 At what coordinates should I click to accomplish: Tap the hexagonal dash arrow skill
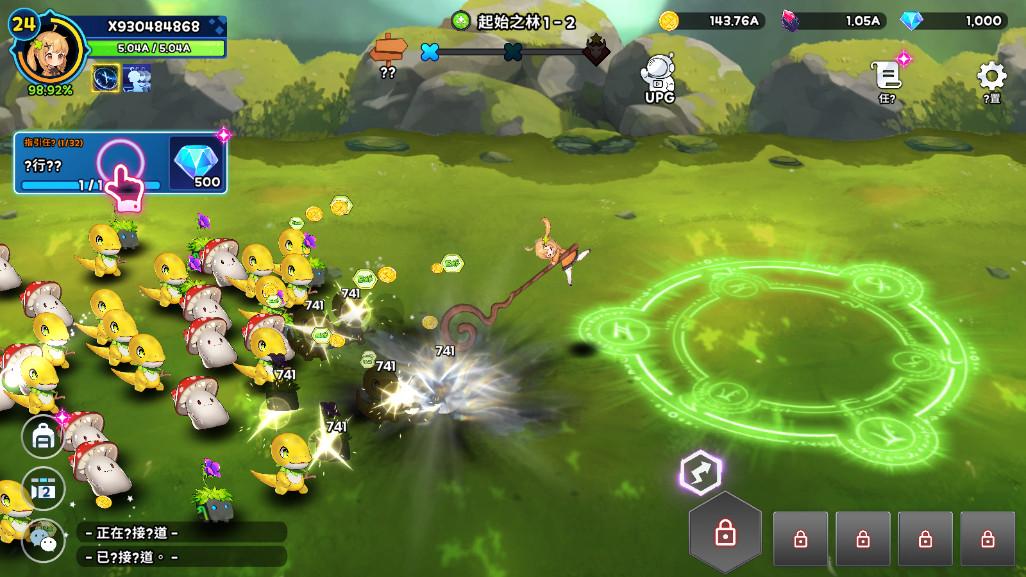coord(700,470)
